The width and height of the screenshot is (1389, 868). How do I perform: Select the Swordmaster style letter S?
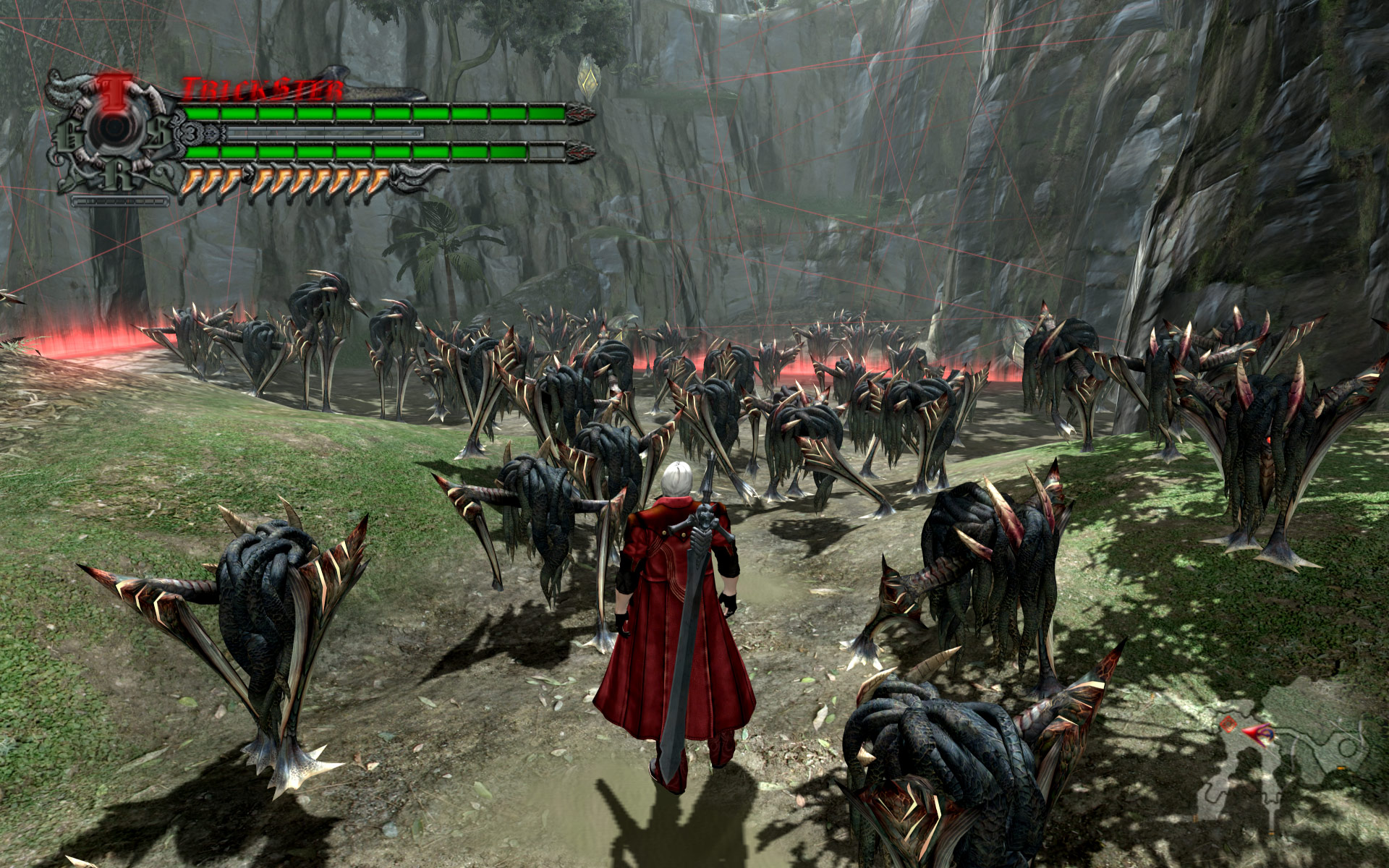[x=159, y=130]
